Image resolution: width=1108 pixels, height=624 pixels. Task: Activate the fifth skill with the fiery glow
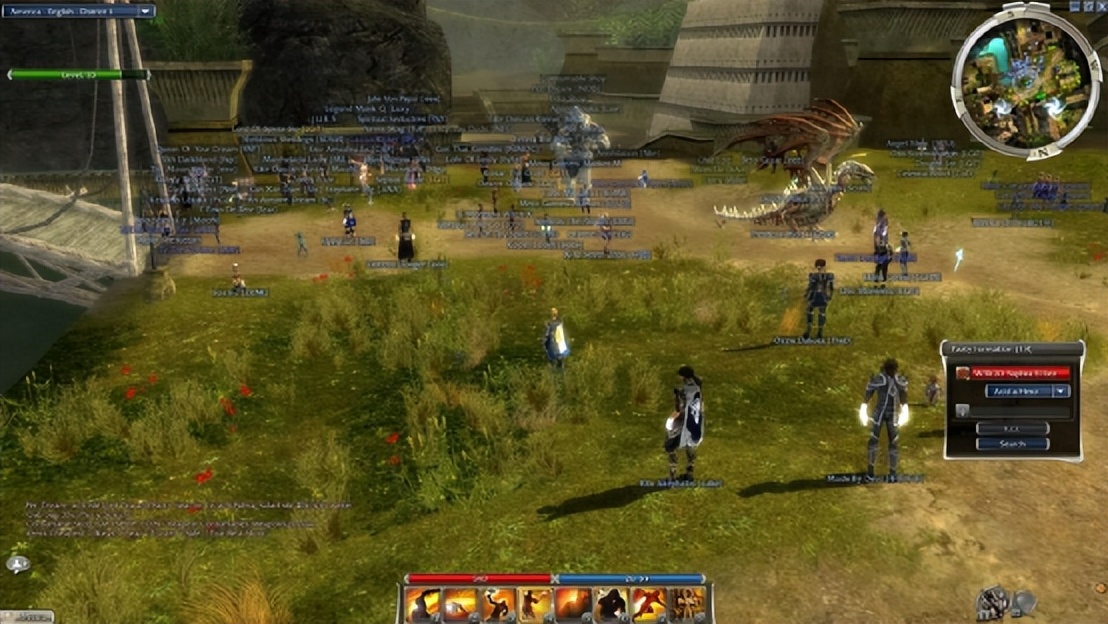coord(573,604)
